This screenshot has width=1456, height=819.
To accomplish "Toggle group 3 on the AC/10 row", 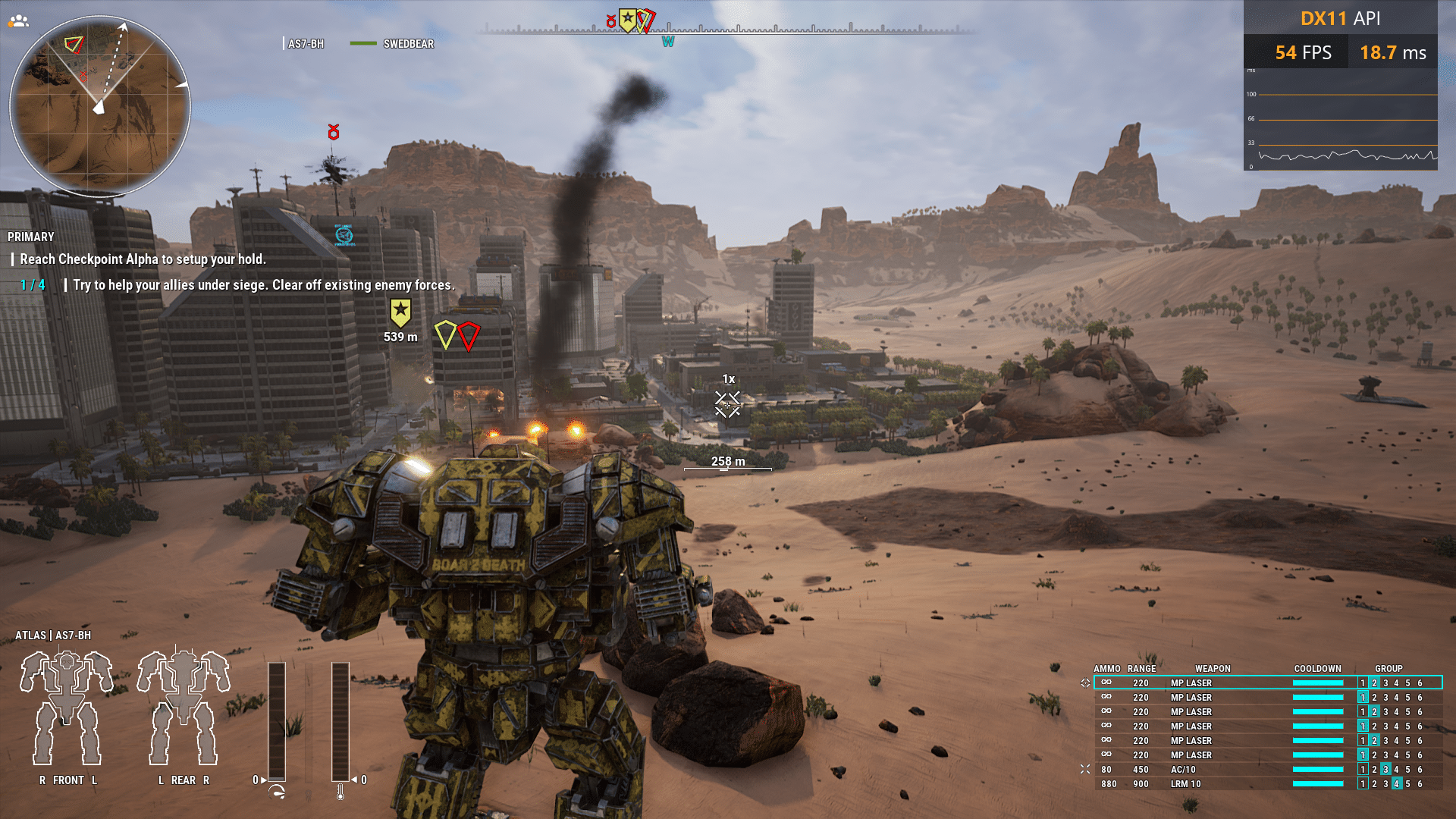I will (x=1385, y=770).
